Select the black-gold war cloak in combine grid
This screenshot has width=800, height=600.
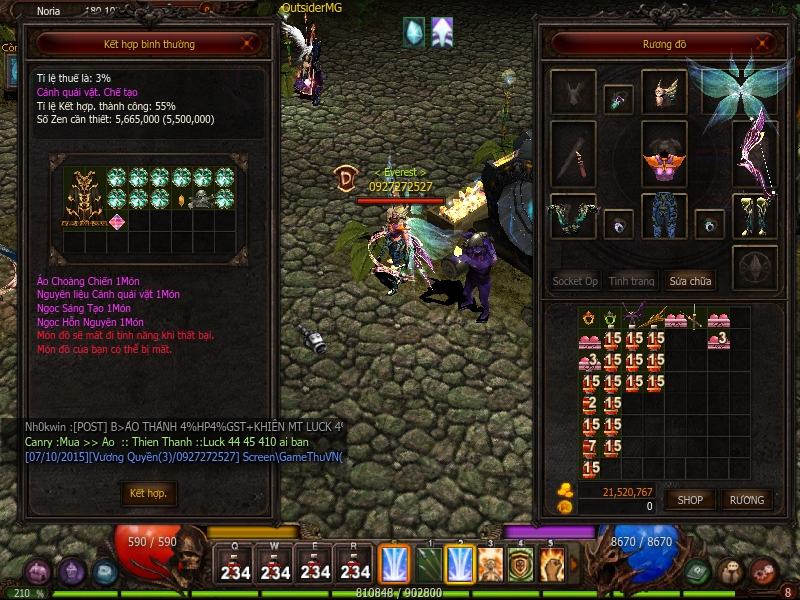[85, 197]
